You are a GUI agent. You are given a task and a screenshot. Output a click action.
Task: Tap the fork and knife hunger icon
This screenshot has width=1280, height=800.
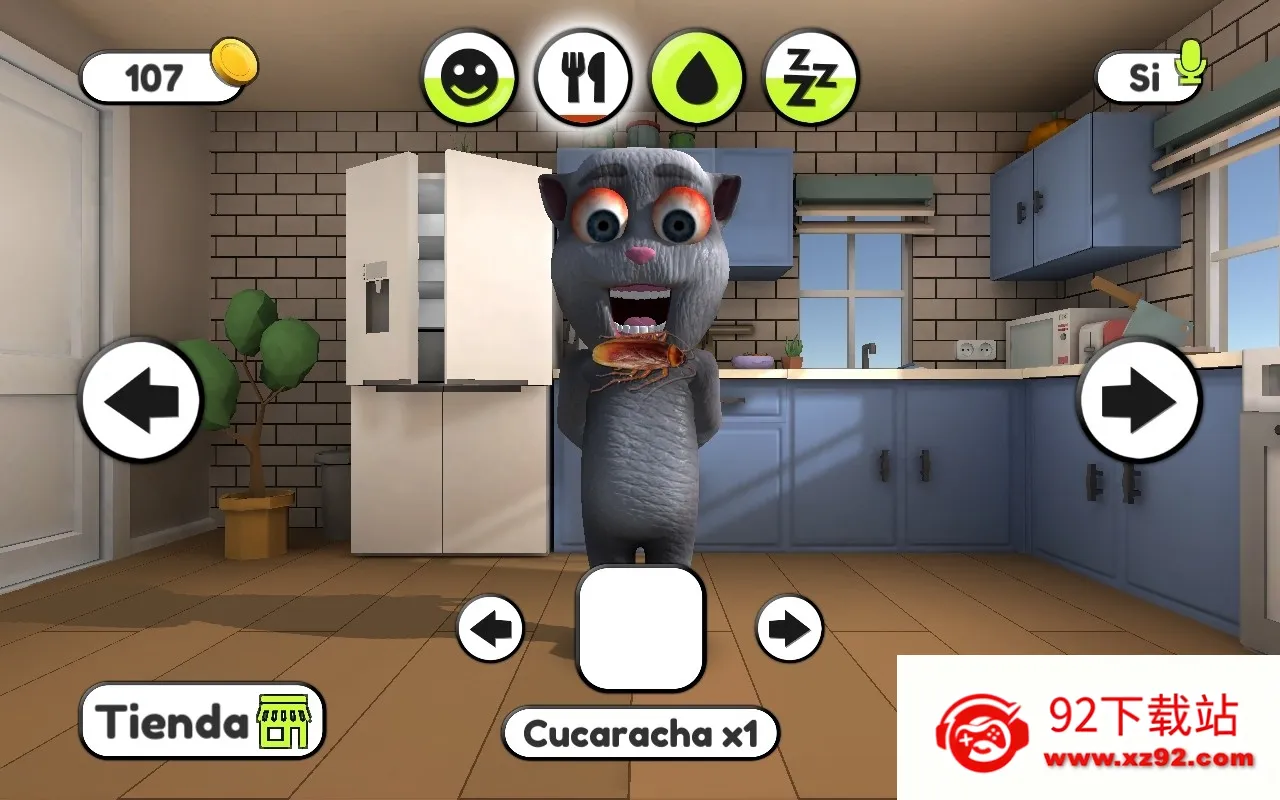coord(583,78)
